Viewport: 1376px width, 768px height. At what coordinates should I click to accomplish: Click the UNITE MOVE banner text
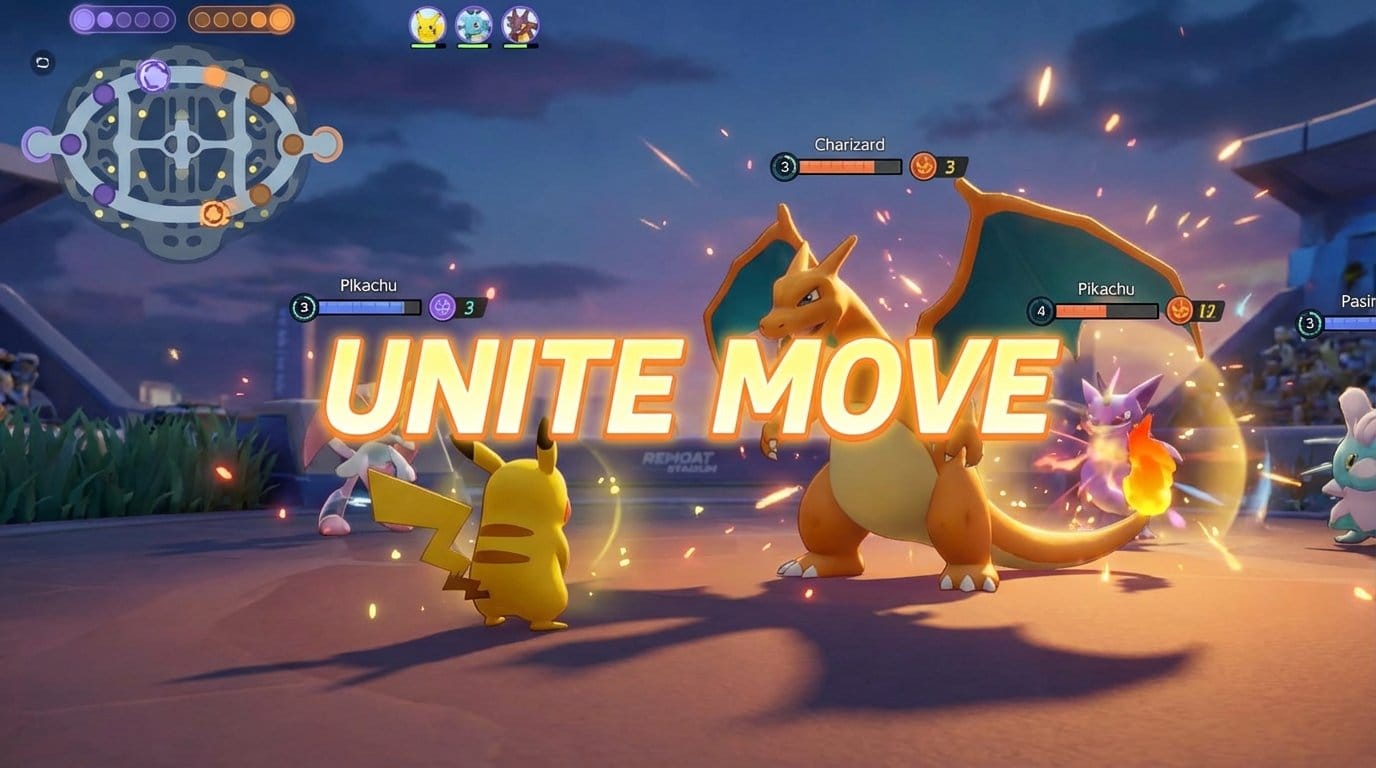688,383
